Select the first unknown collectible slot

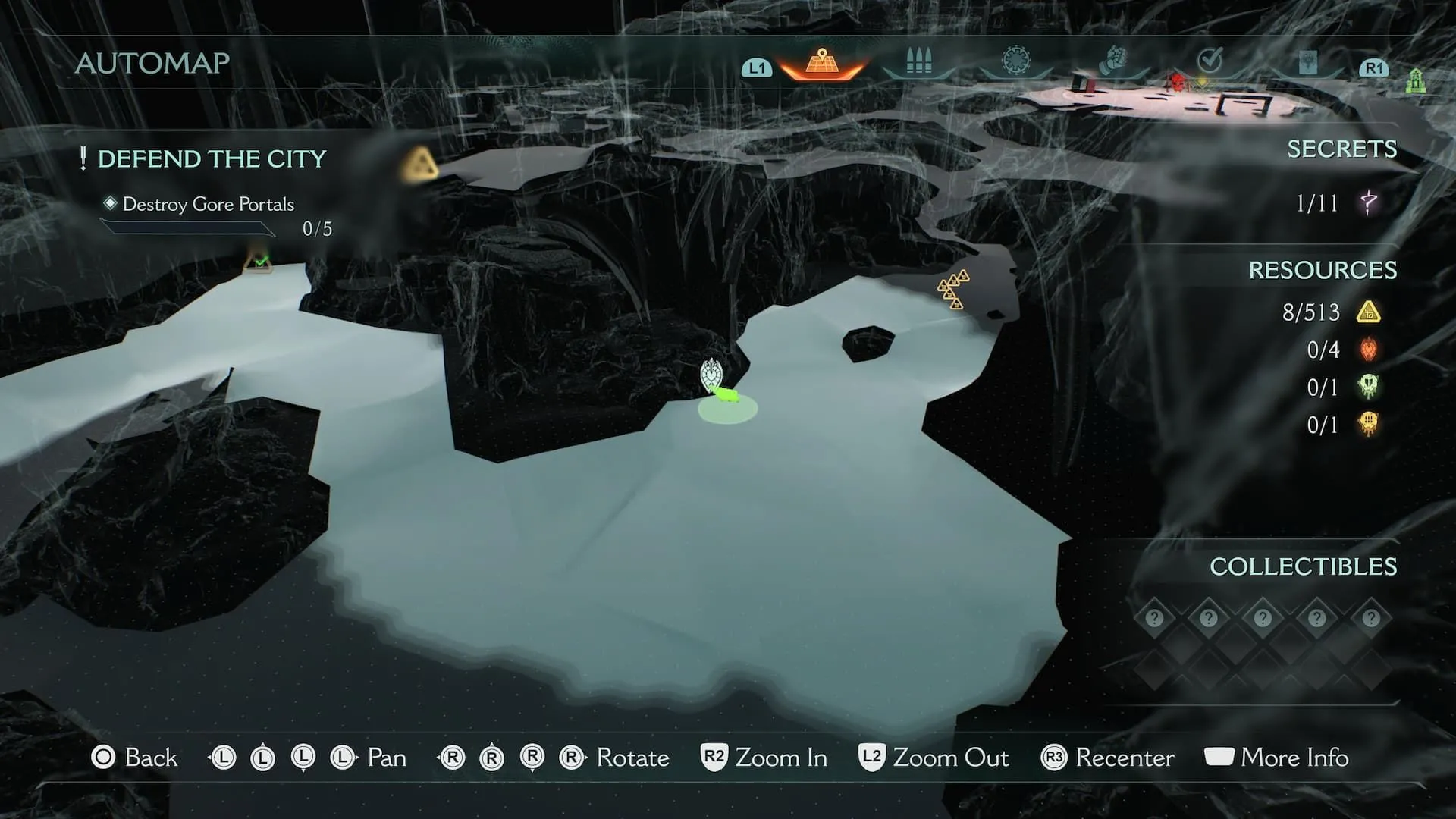(1154, 618)
